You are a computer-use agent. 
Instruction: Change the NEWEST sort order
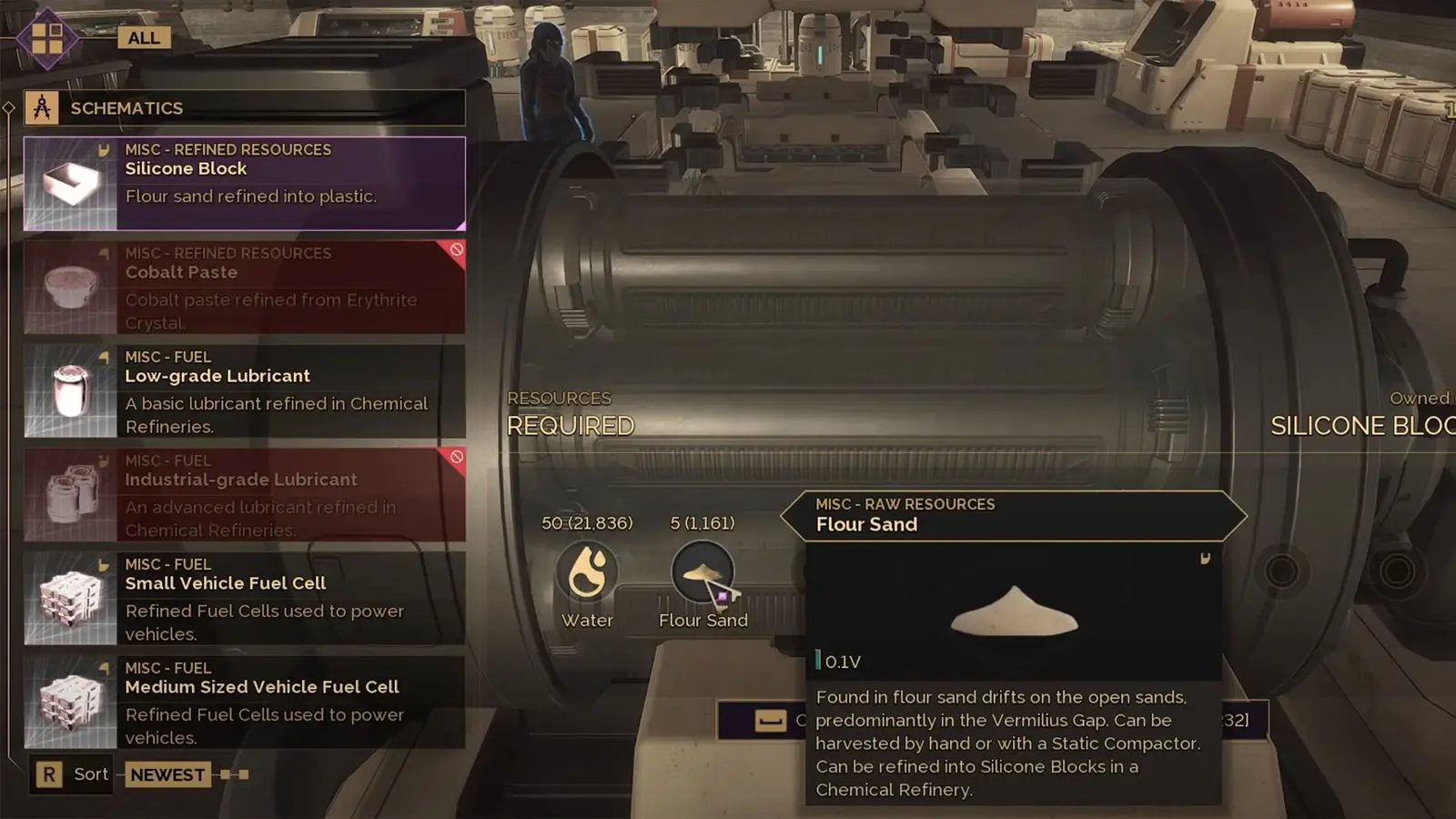coord(167,774)
